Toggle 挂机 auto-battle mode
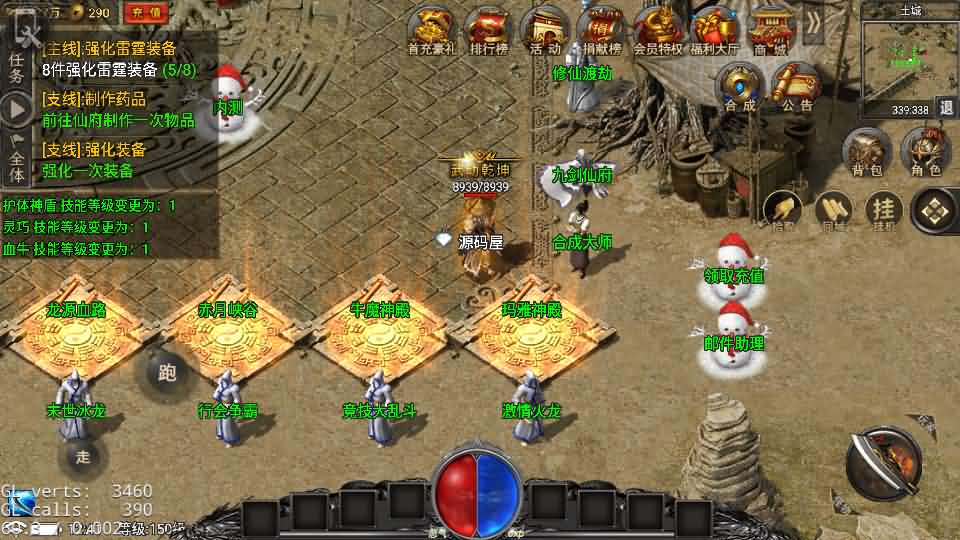Viewport: 960px width, 540px height. [x=884, y=210]
